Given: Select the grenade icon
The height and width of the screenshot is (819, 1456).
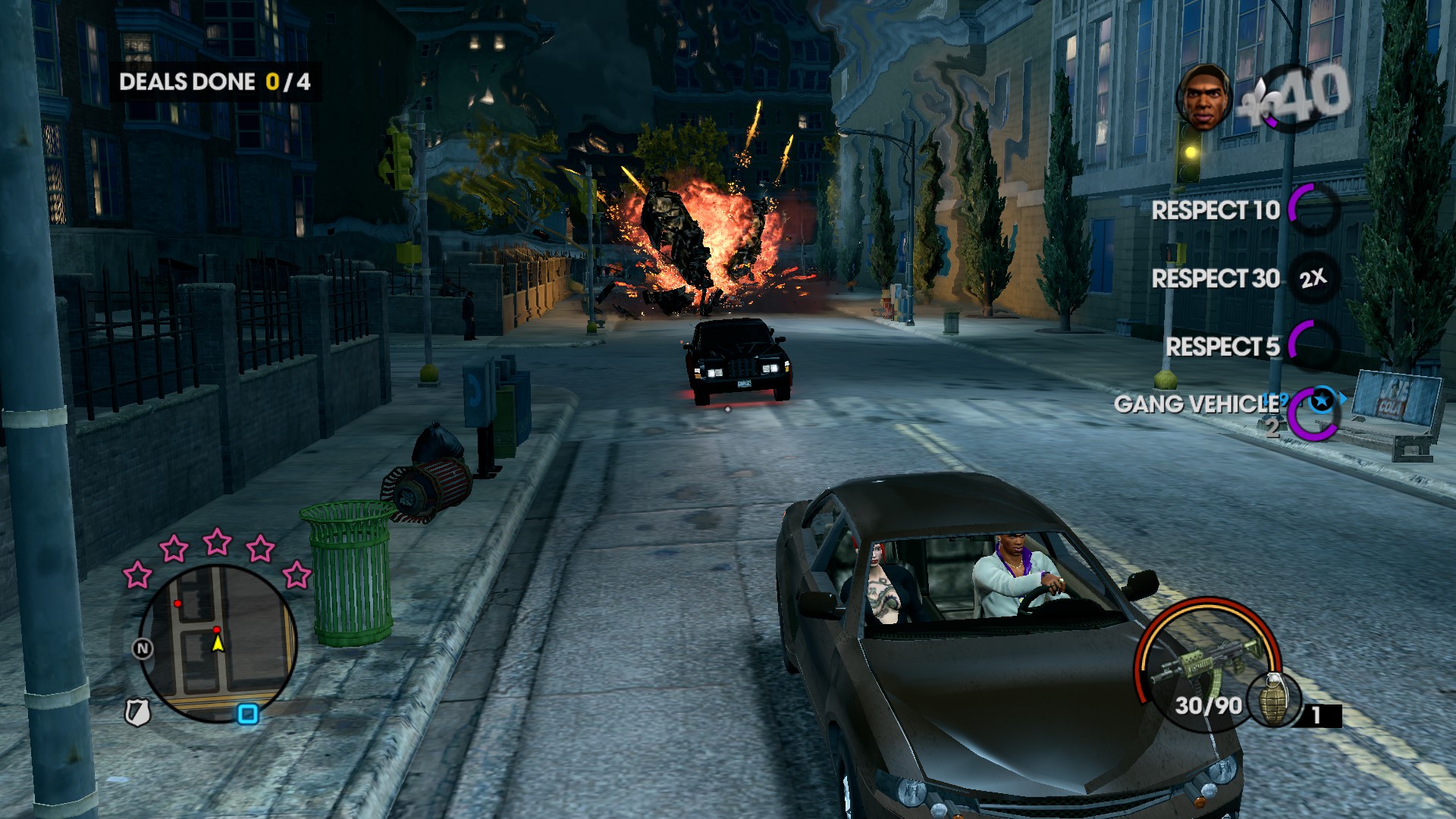Looking at the screenshot, I should 1273,698.
